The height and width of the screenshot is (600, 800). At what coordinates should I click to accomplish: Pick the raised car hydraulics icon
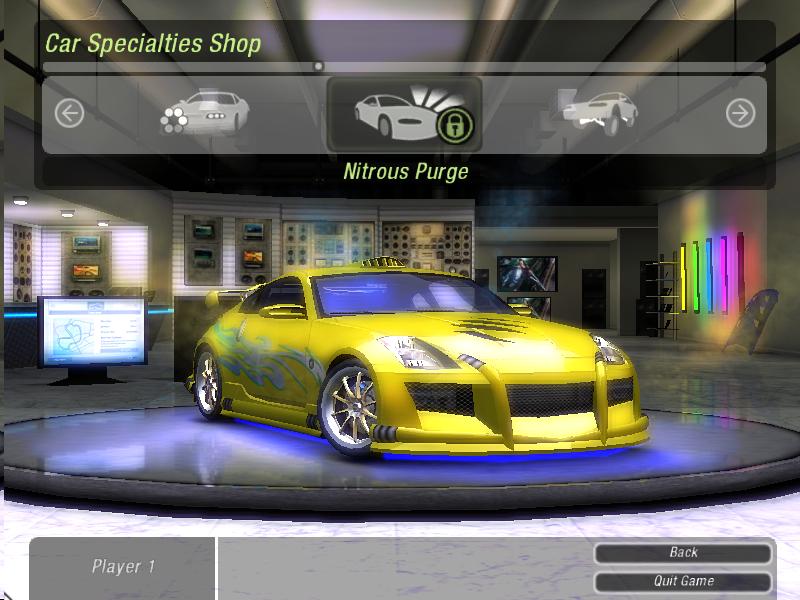(600, 113)
